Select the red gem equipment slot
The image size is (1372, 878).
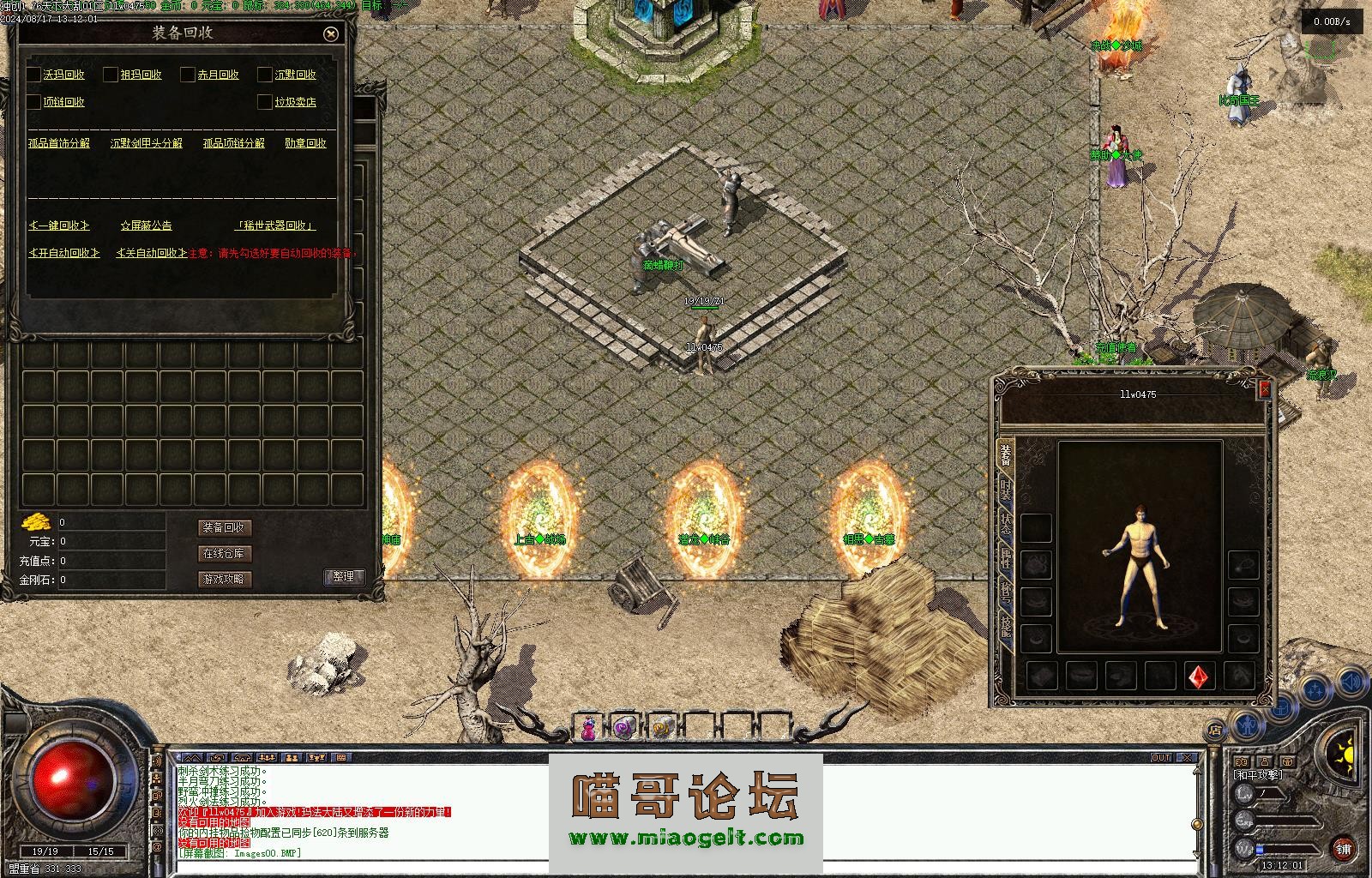[1199, 677]
